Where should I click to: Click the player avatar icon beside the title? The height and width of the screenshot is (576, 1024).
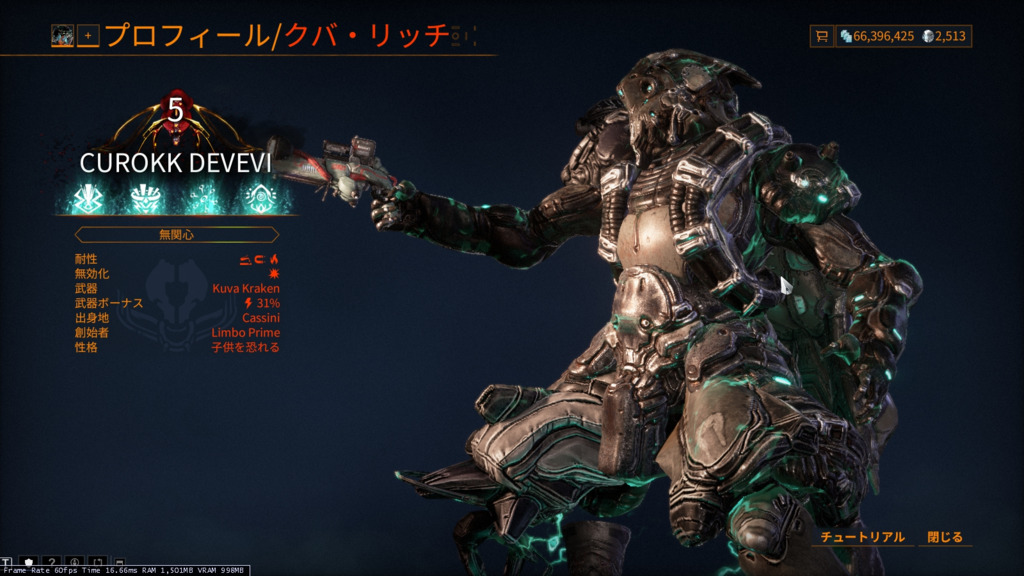(63, 36)
